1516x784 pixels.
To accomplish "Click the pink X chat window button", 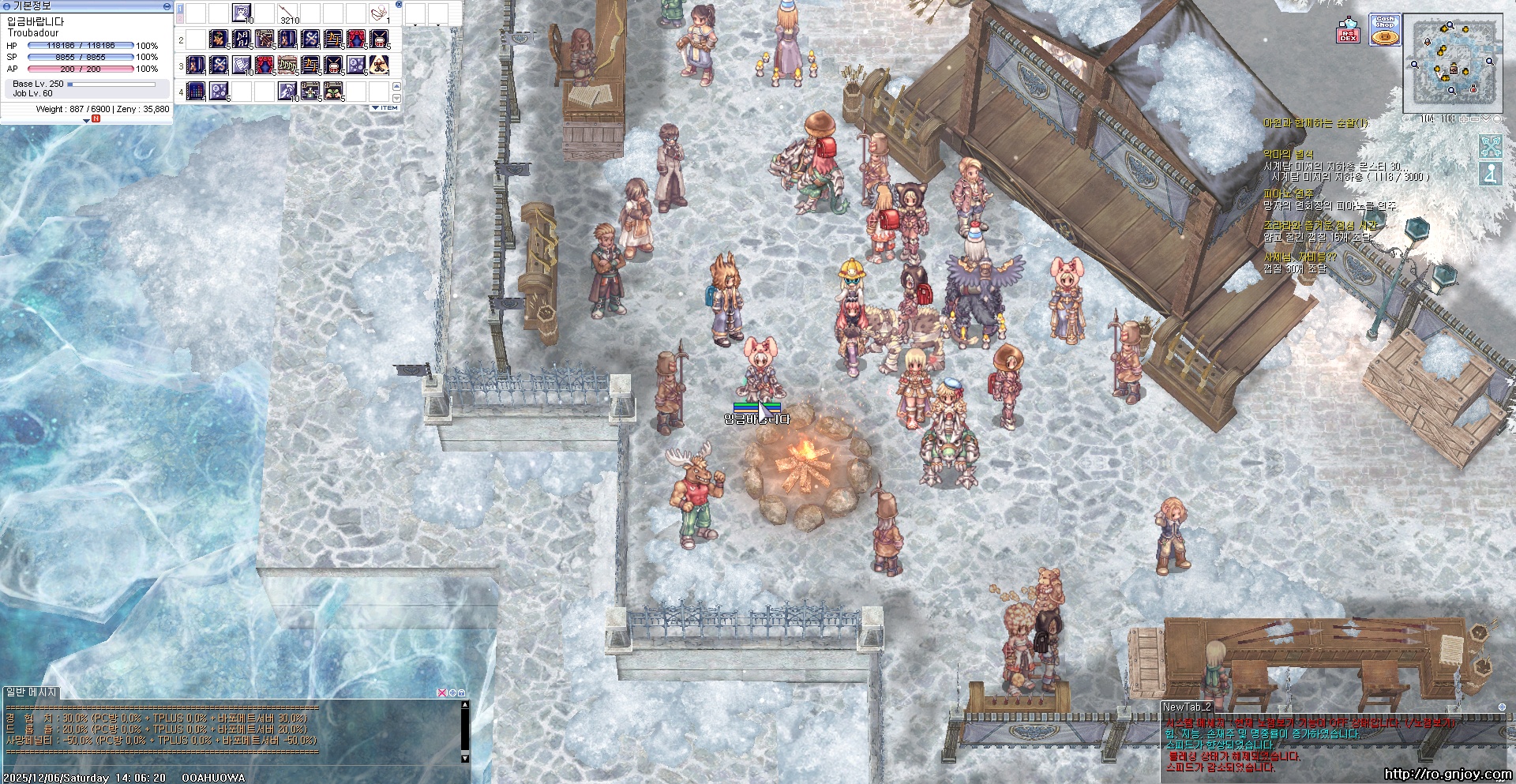I will point(442,692).
